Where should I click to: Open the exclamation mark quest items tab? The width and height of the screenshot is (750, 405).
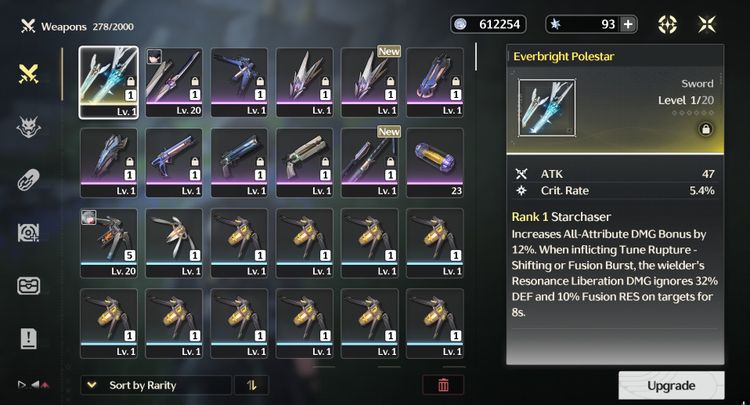coord(29,339)
